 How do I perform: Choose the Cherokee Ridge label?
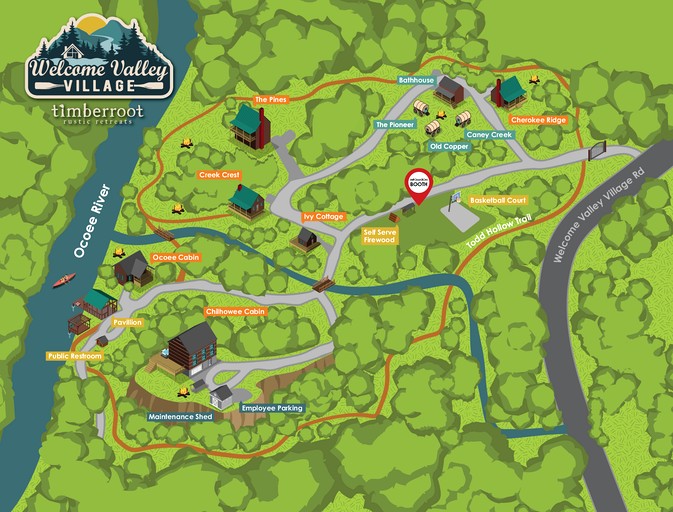click(x=540, y=119)
